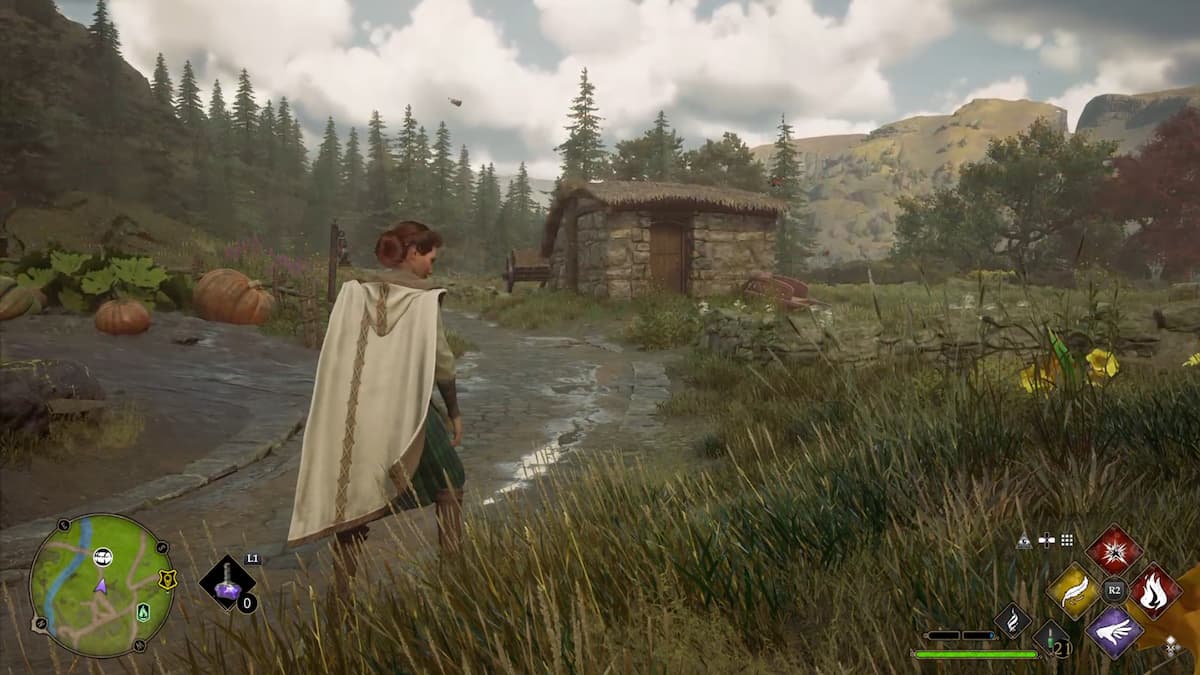Screen dimensions: 1200x675
Task: Click the d-pad cross icon above spells
Action: (x=1046, y=540)
